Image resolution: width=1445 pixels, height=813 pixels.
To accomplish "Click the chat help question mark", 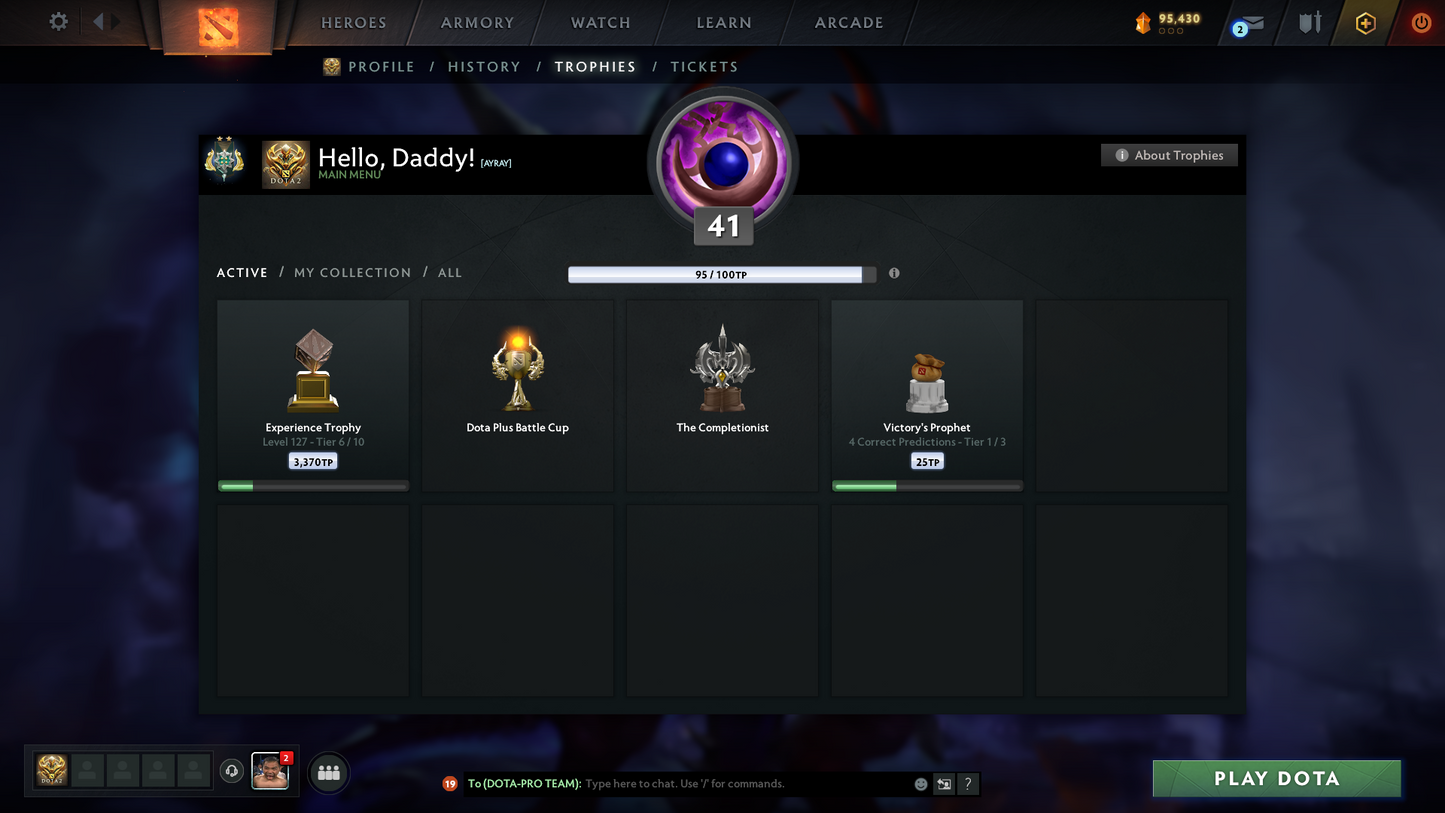I will pyautogui.click(x=967, y=784).
